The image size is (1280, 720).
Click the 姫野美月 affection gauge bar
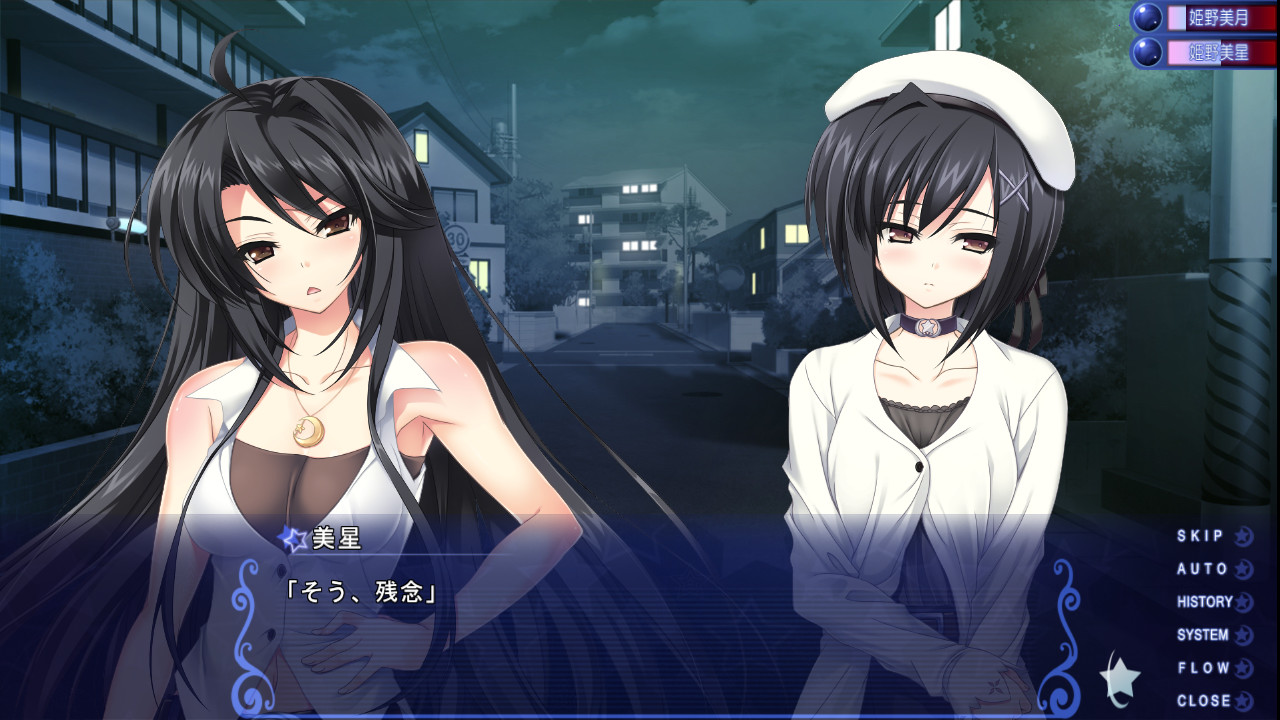[1220, 18]
